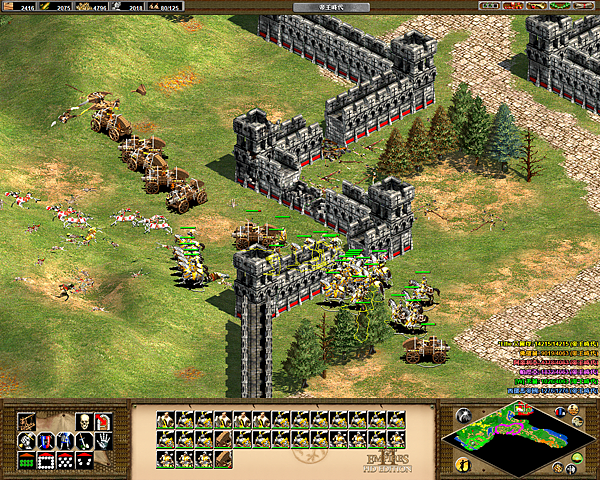Select the battering ram portrait in the last row
This screenshot has width=600, height=480.
tap(224, 459)
